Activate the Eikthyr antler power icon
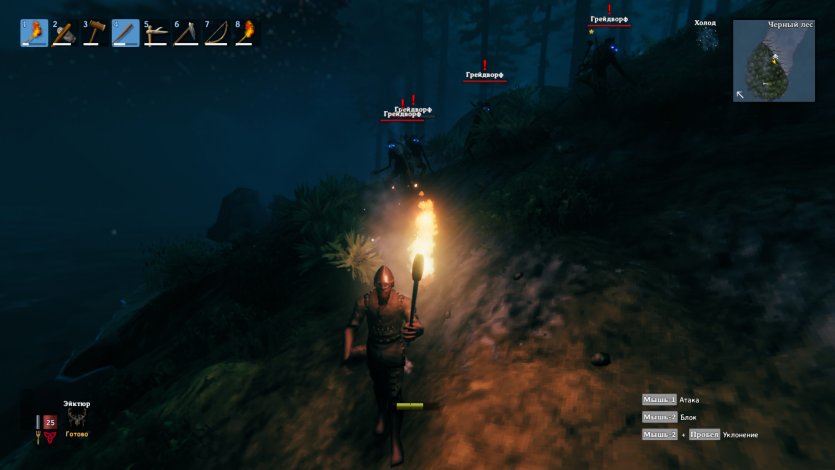 pyautogui.click(x=77, y=419)
